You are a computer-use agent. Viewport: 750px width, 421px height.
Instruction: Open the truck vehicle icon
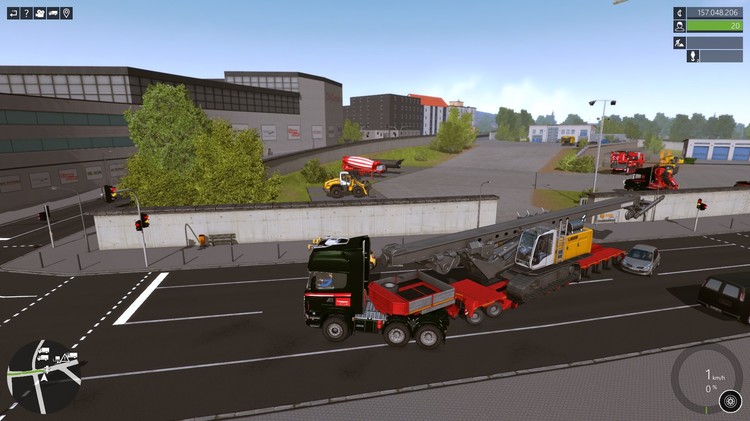(x=53, y=13)
